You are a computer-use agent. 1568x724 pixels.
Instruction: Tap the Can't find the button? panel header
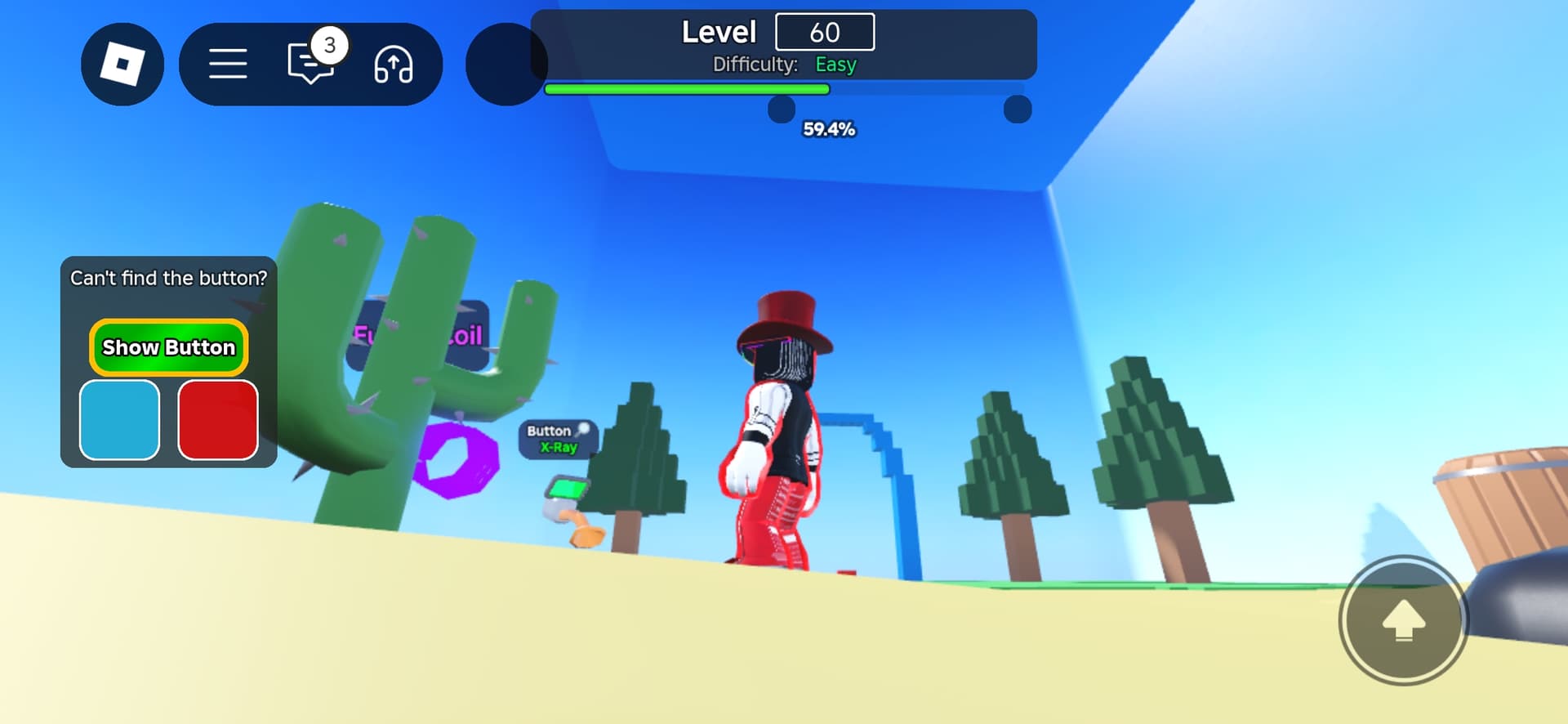[167, 278]
